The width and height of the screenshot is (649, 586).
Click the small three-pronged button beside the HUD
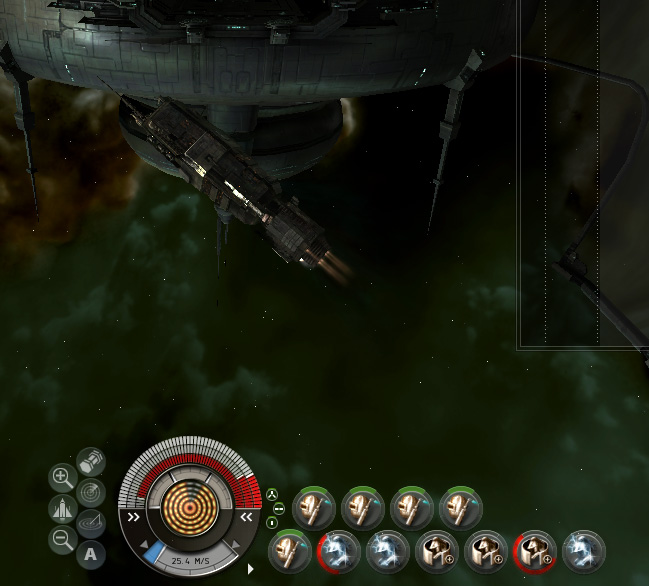[x=272, y=494]
